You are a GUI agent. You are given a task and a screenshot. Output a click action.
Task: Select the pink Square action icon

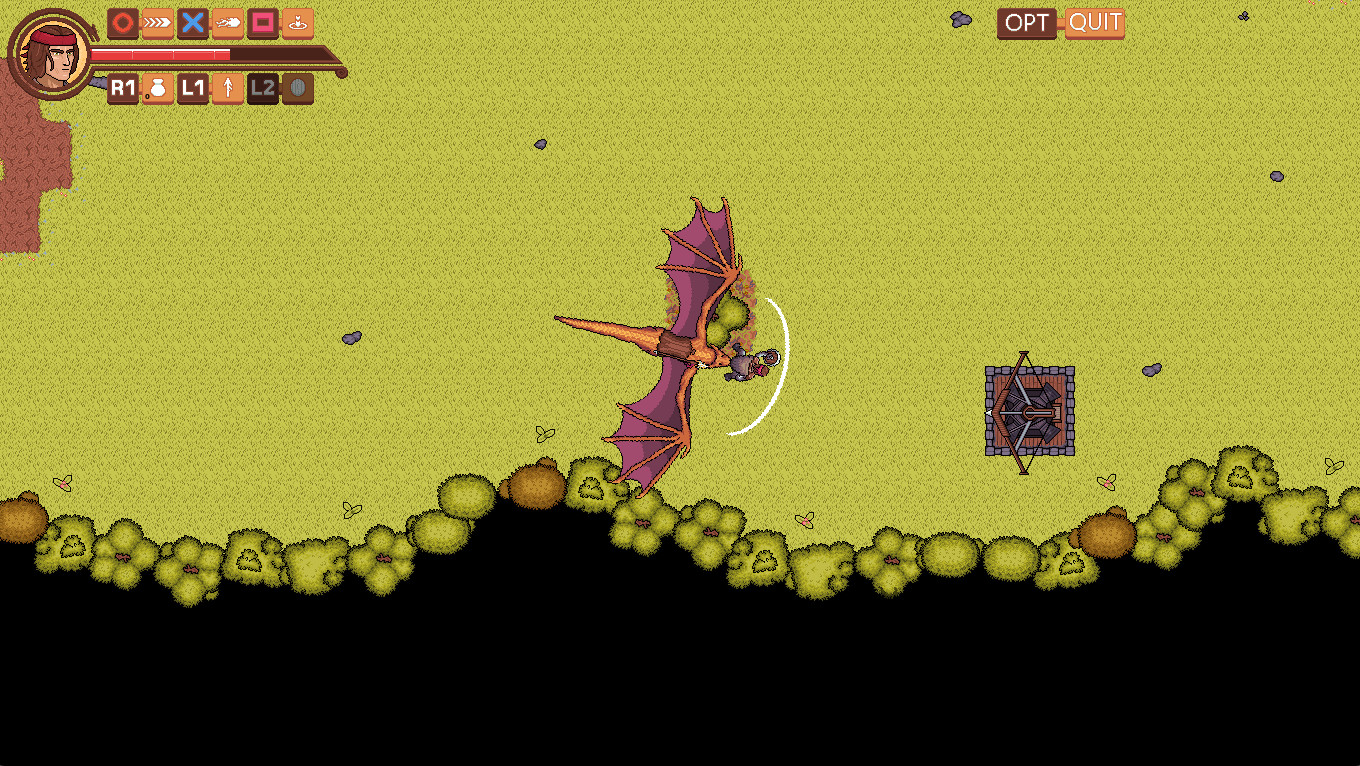(262, 24)
